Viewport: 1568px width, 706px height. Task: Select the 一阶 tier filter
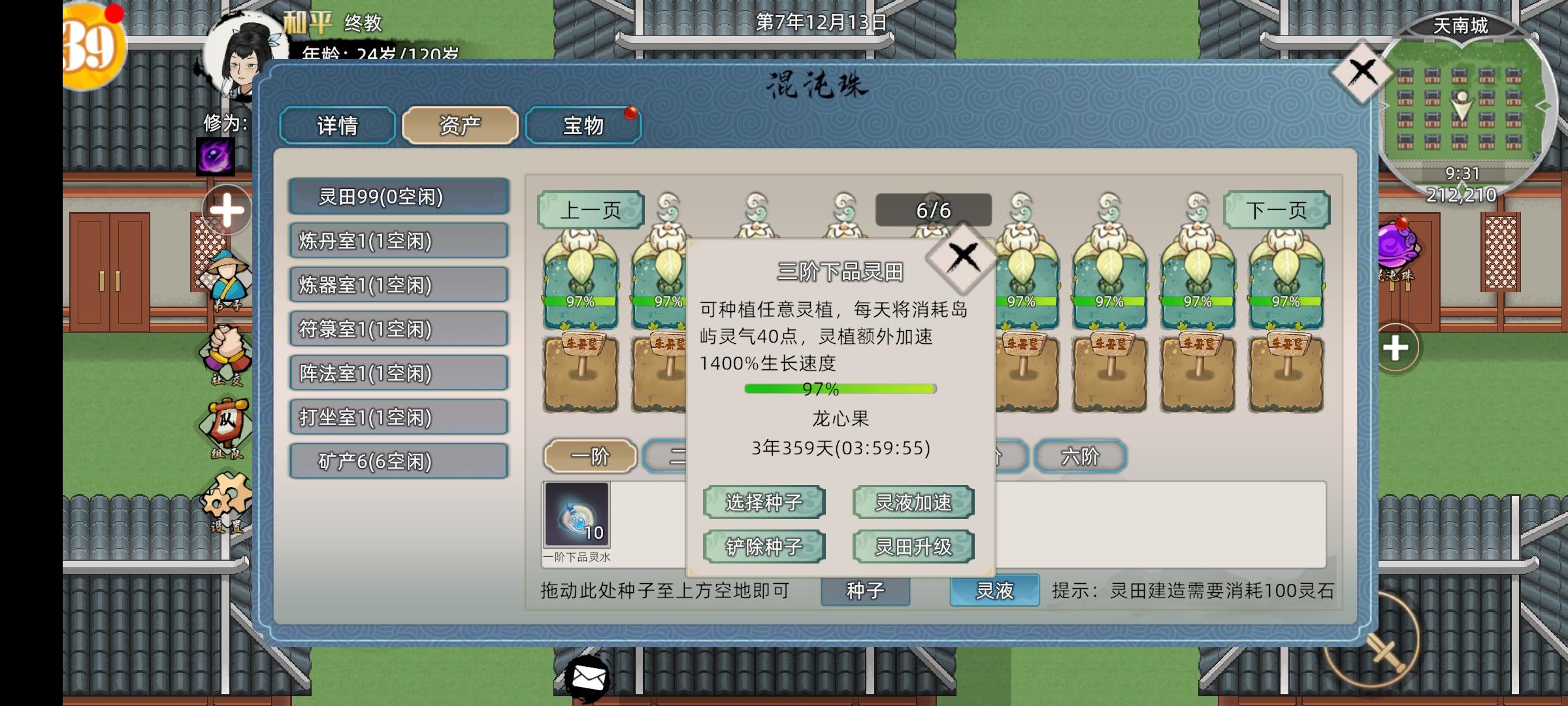point(589,456)
